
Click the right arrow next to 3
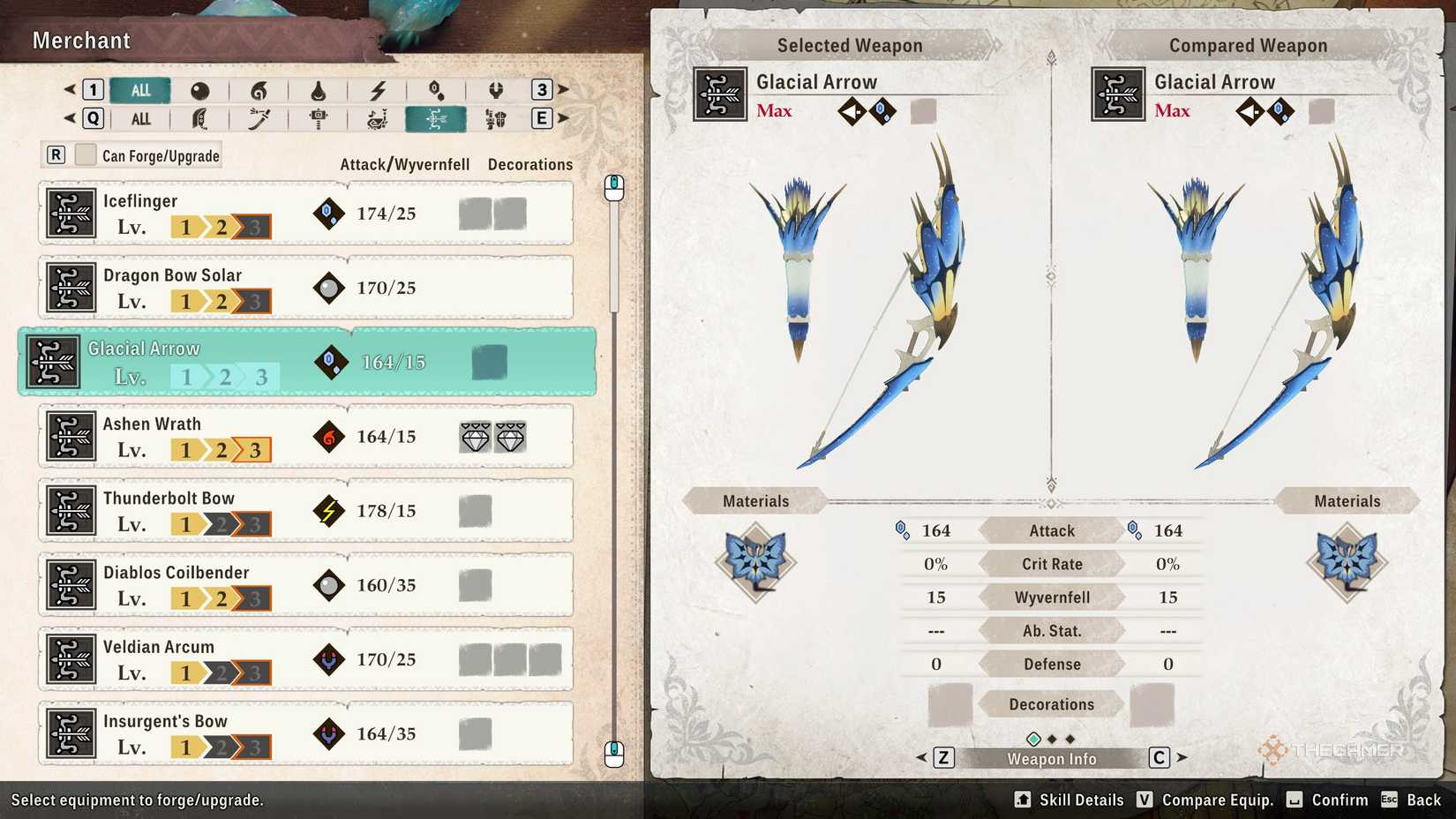[x=562, y=89]
